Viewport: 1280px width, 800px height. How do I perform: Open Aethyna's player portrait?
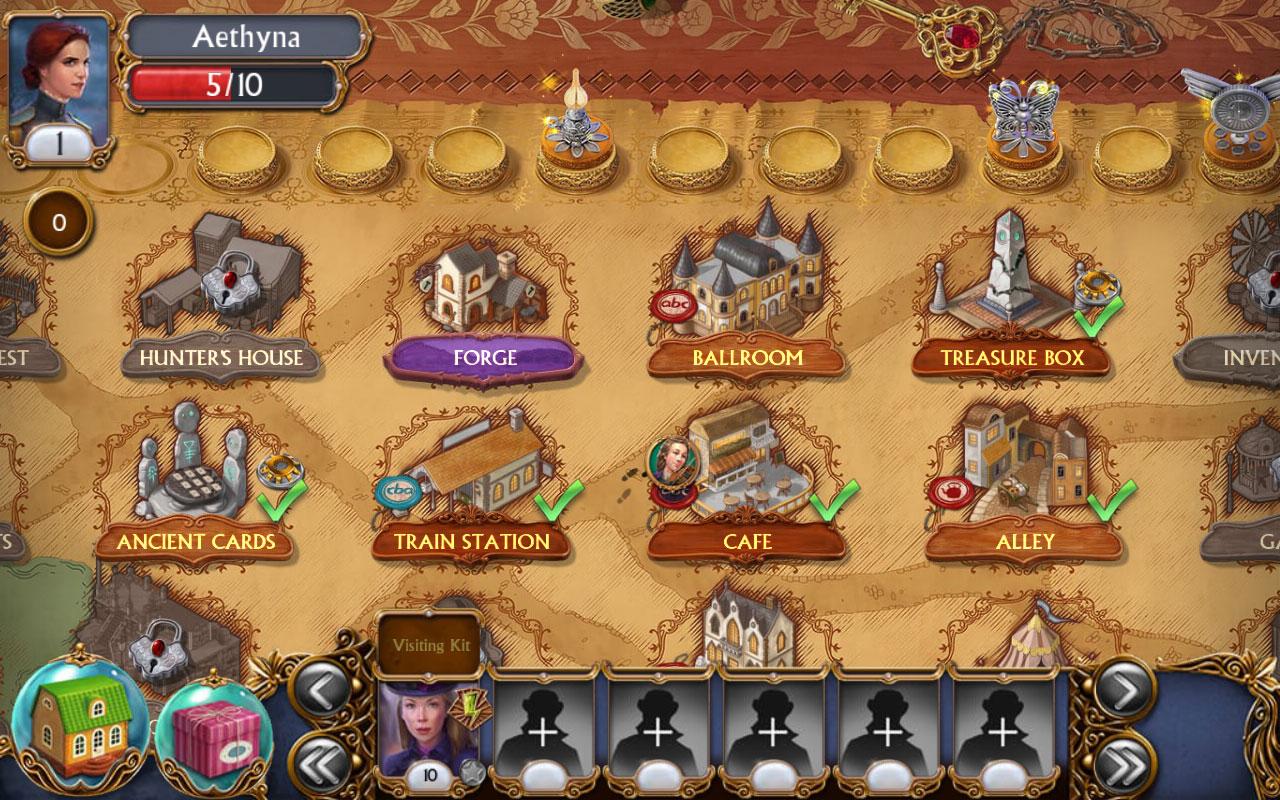pyautogui.click(x=59, y=80)
